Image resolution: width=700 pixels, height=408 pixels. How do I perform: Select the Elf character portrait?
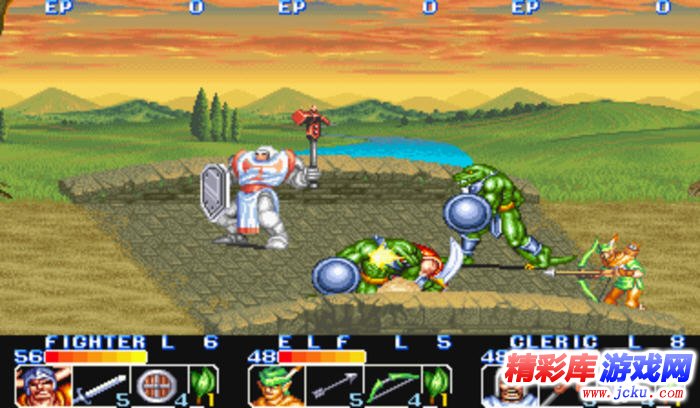pyautogui.click(x=270, y=387)
